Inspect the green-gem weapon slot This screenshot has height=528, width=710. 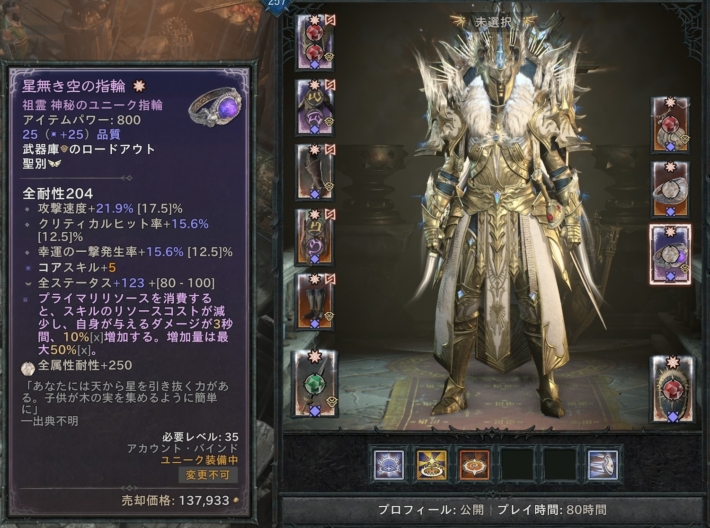tap(314, 382)
